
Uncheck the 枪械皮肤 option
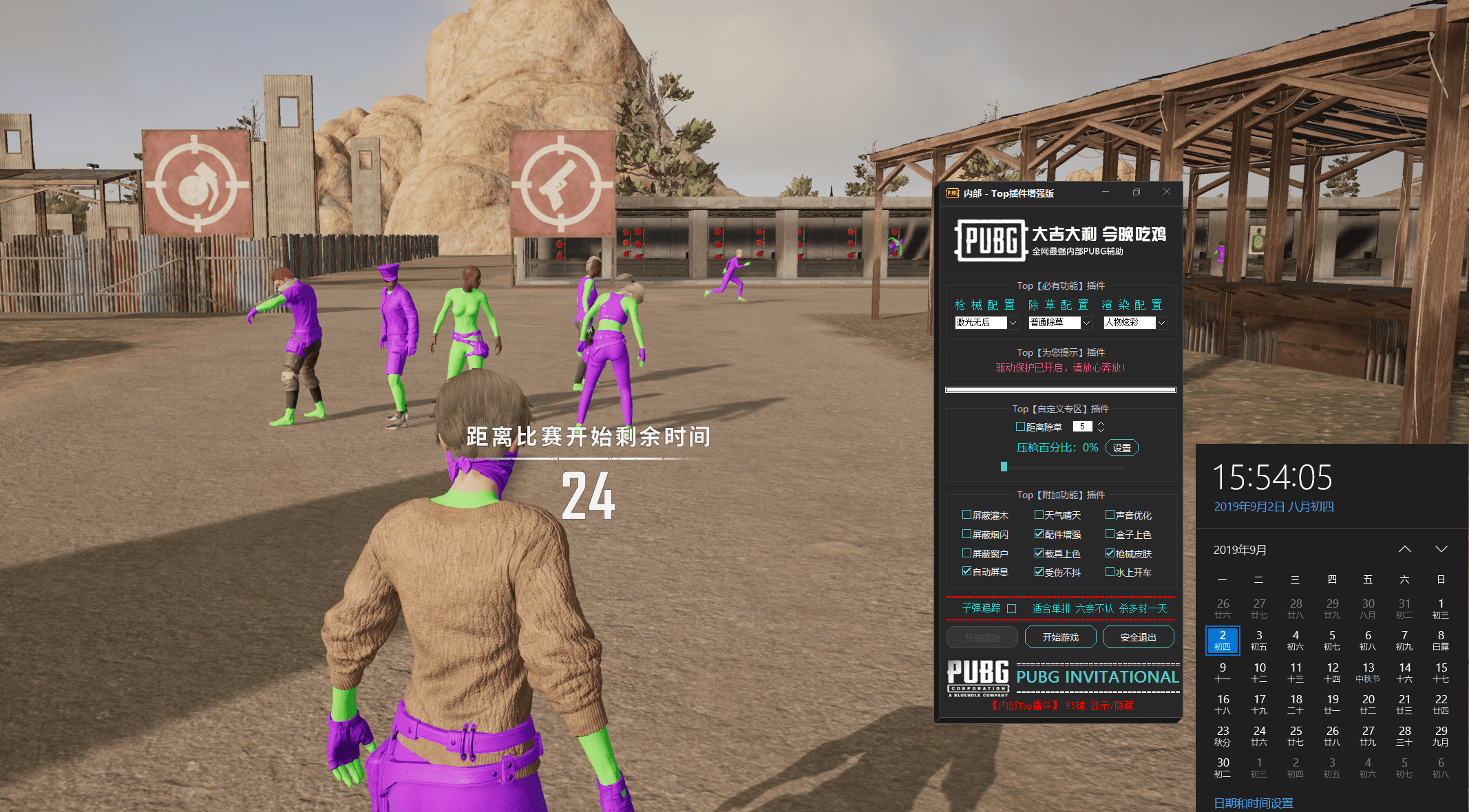click(1110, 553)
